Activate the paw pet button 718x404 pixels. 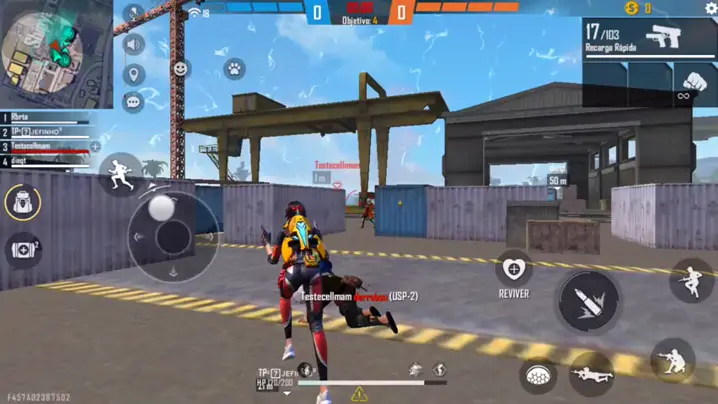pyautogui.click(x=233, y=69)
